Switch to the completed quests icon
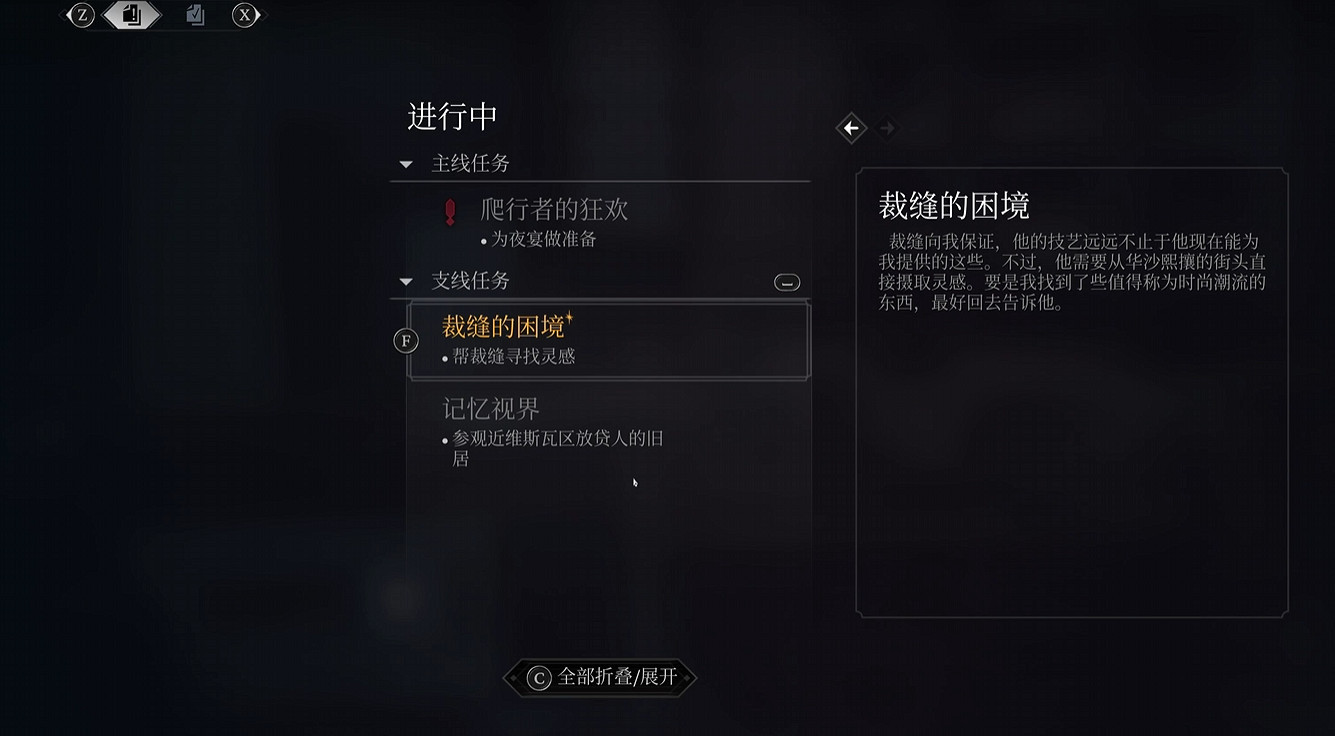This screenshot has height=736, width=1335. 195,15
